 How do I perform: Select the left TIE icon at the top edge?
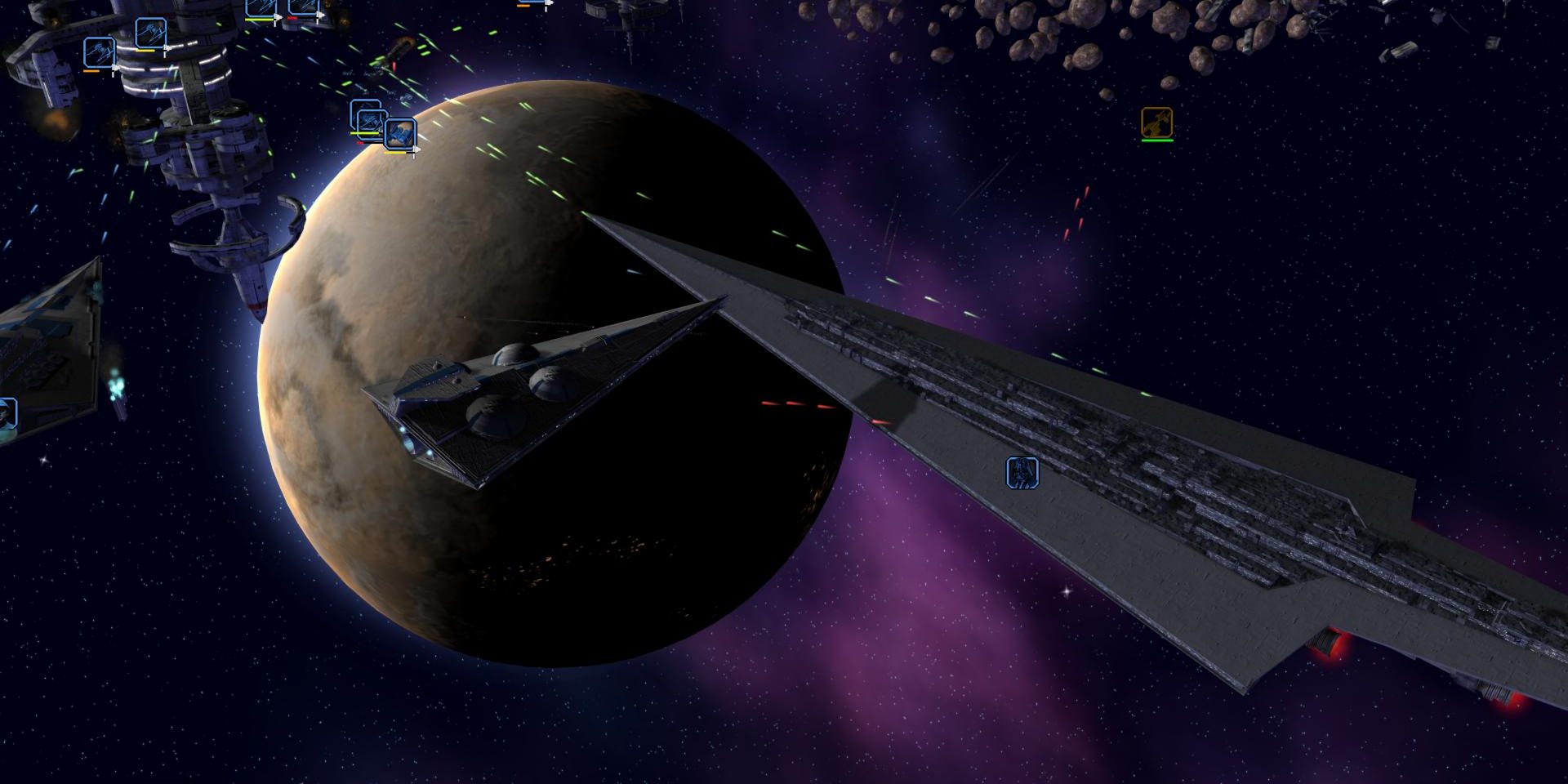pos(260,7)
